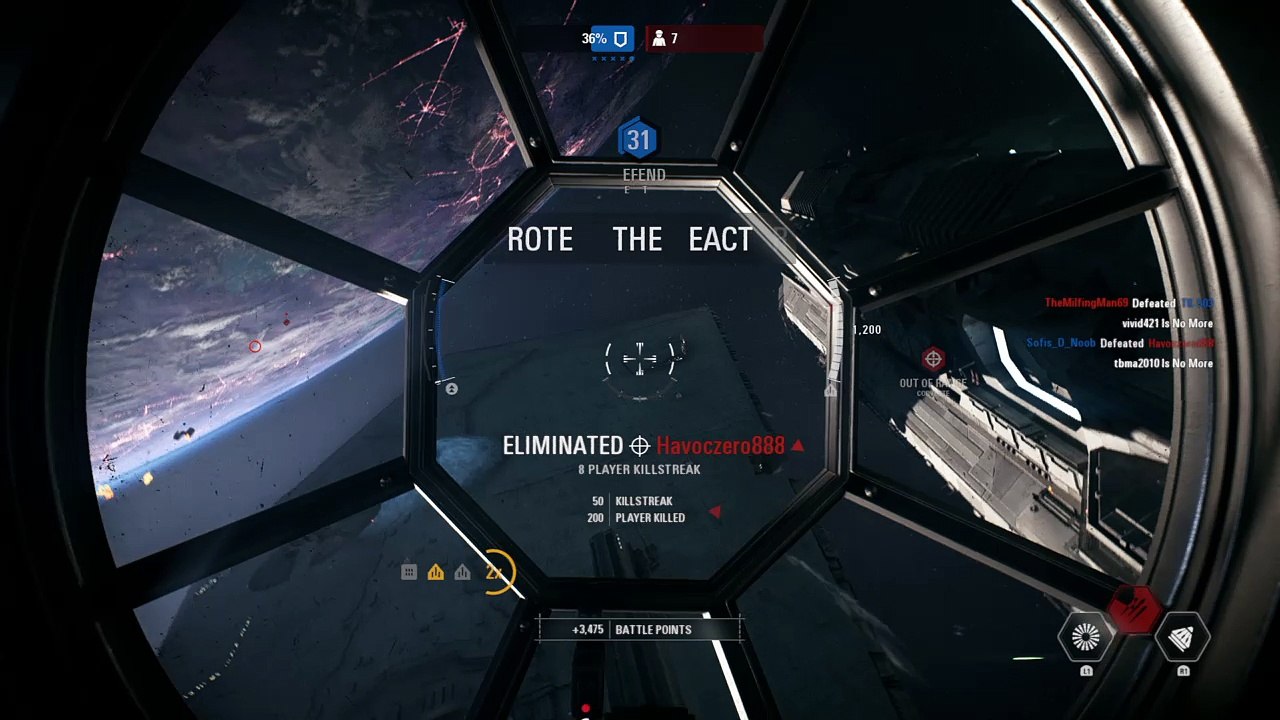Select the yellow circular multiplier indicator
This screenshot has height=720, width=1280.
coord(494,572)
